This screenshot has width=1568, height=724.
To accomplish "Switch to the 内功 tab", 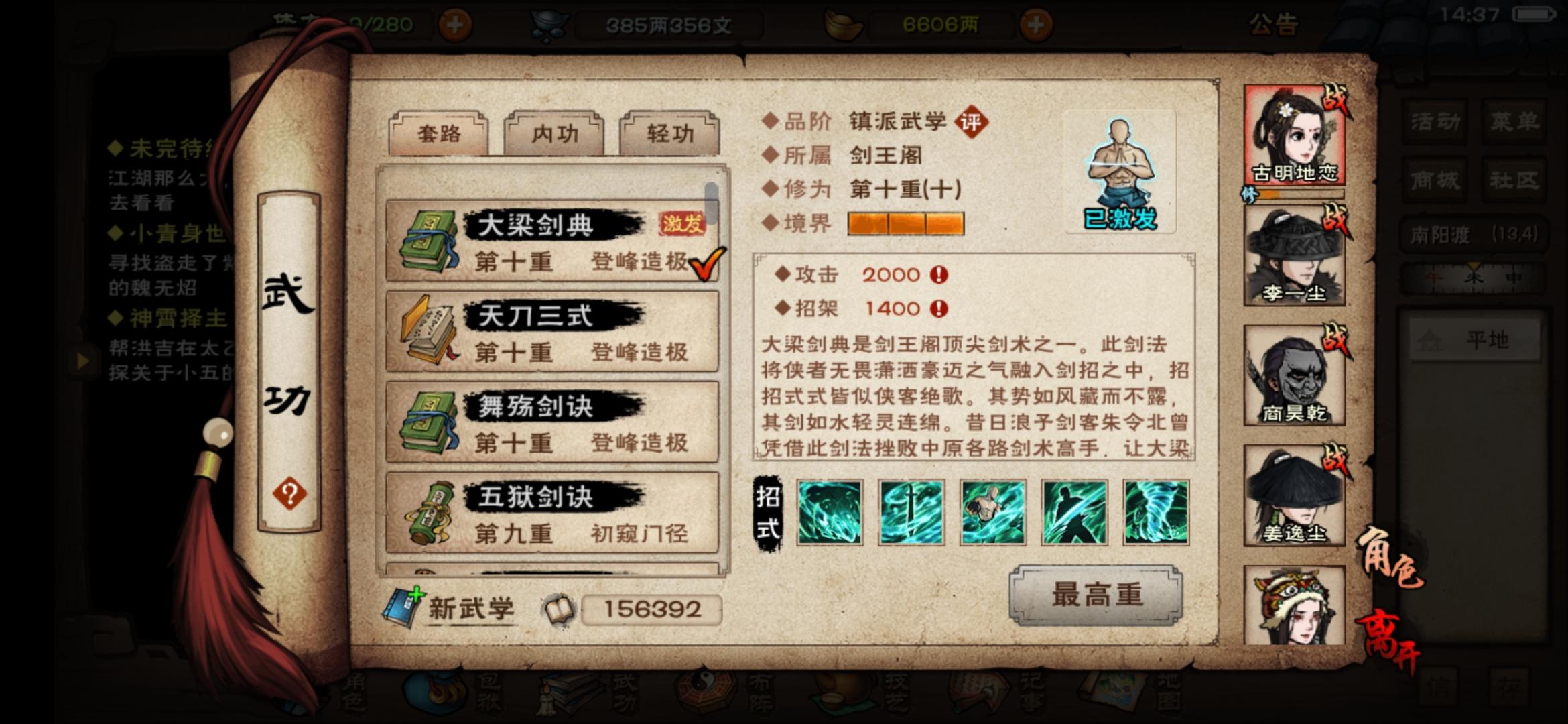I will tap(554, 133).
